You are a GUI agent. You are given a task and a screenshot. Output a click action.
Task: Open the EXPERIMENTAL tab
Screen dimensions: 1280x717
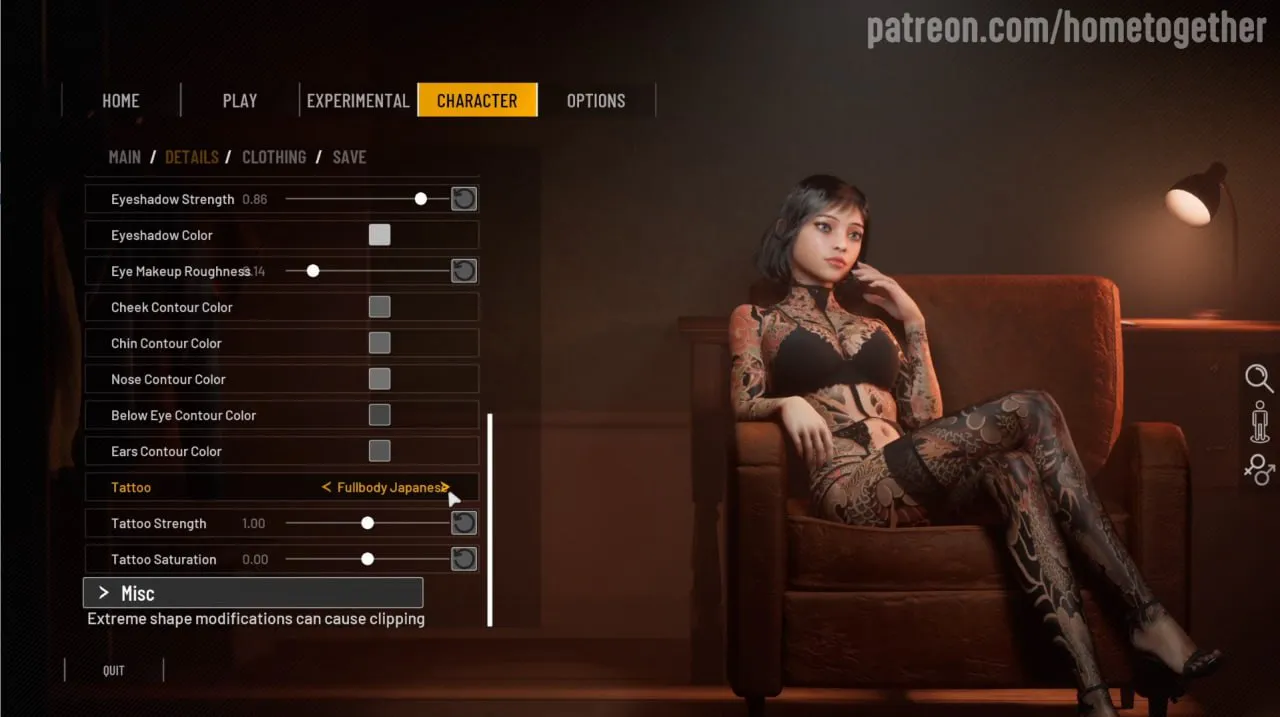pos(358,101)
